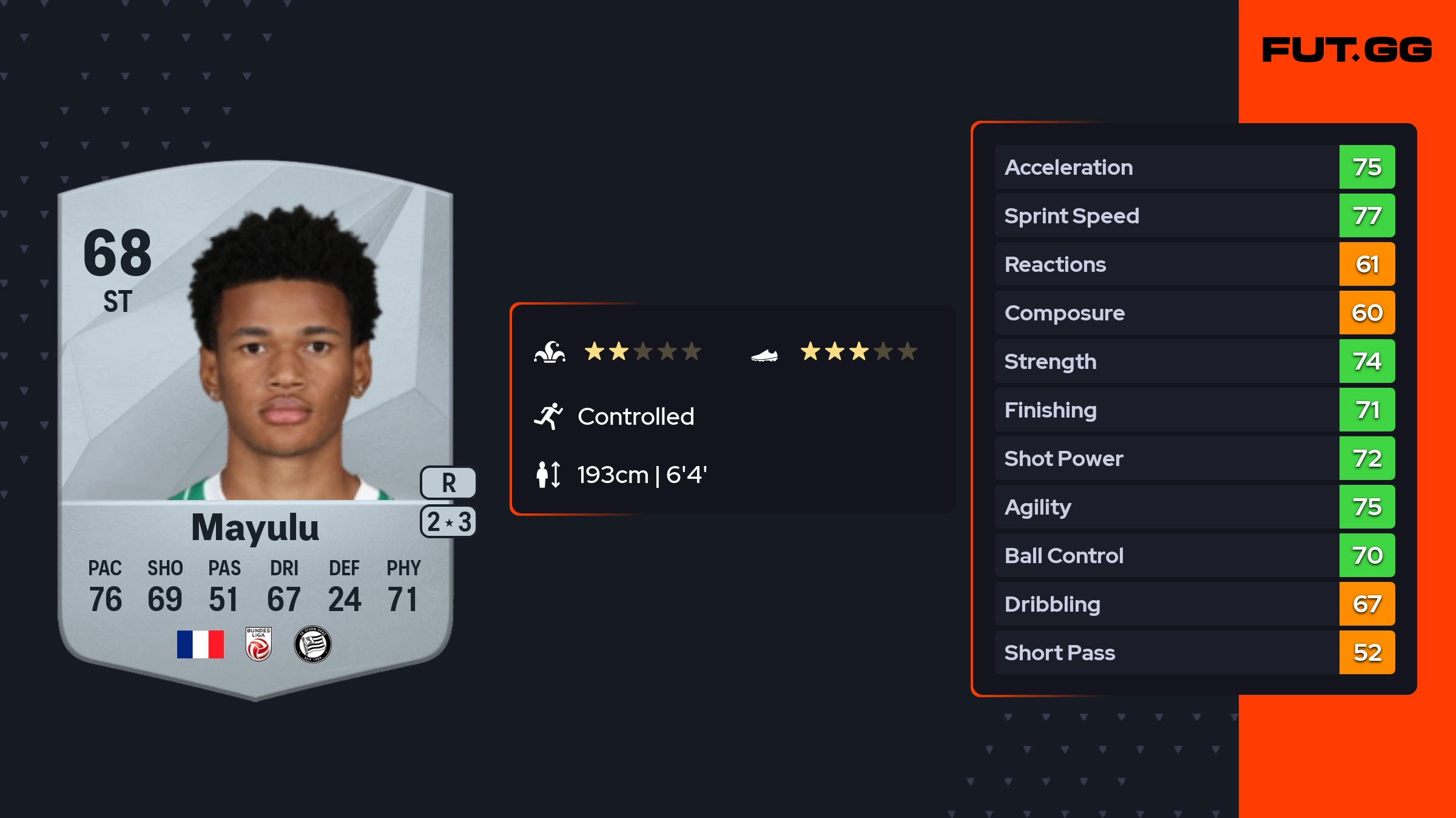1456x818 pixels.
Task: Select the Austrian Bundesliga league badge
Action: click(x=258, y=644)
